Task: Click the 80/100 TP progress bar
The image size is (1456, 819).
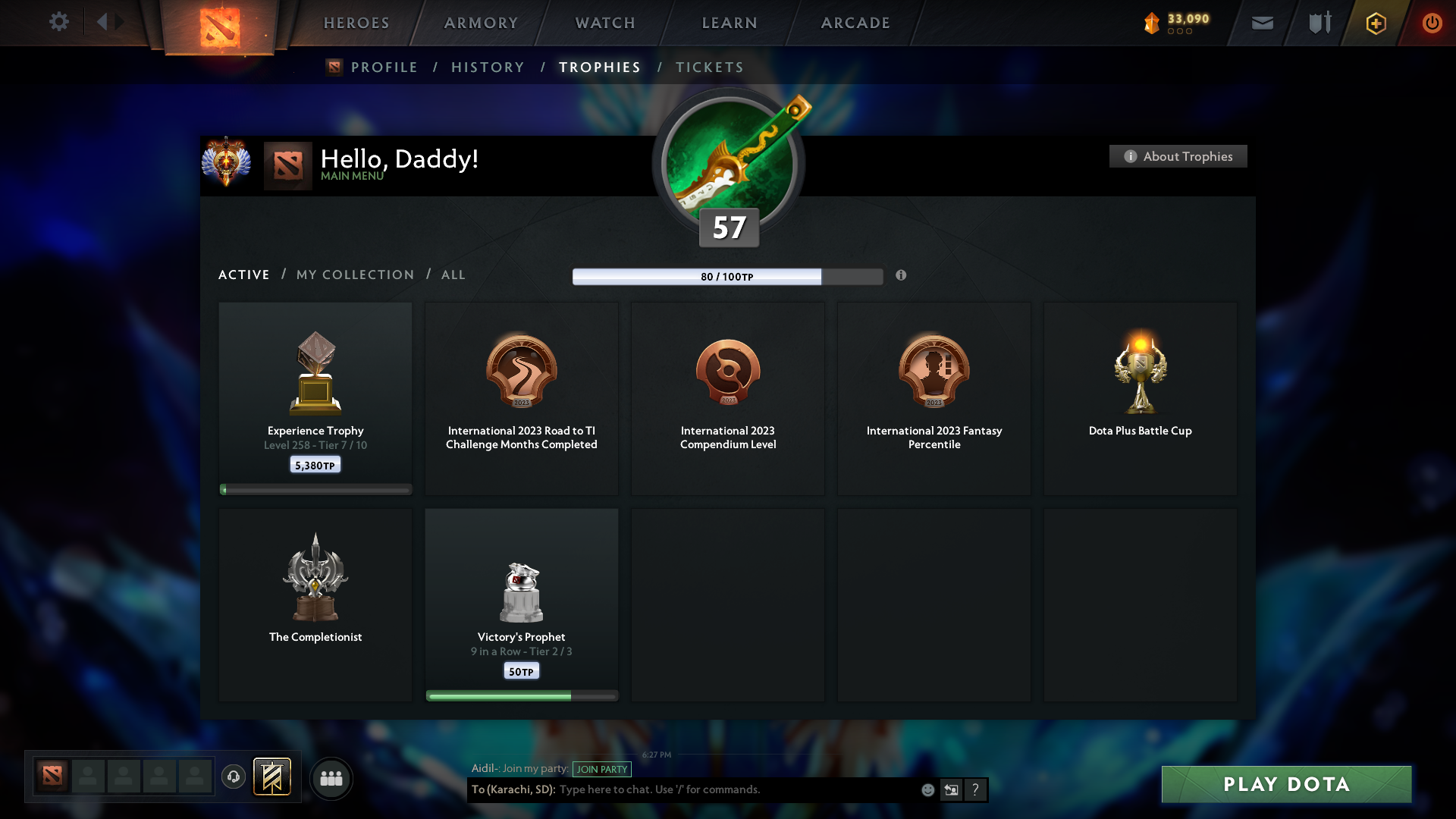Action: 728,276
